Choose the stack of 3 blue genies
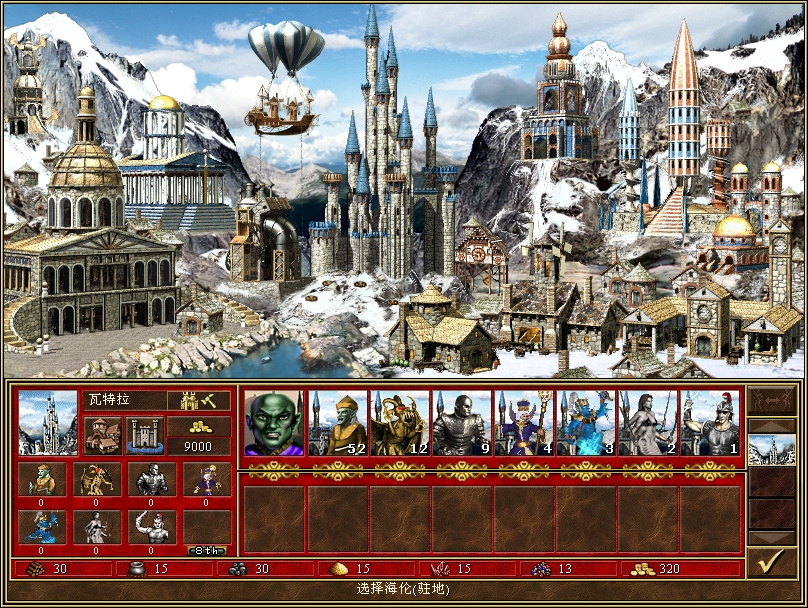Viewport: 808px width, 608px height. [585, 424]
